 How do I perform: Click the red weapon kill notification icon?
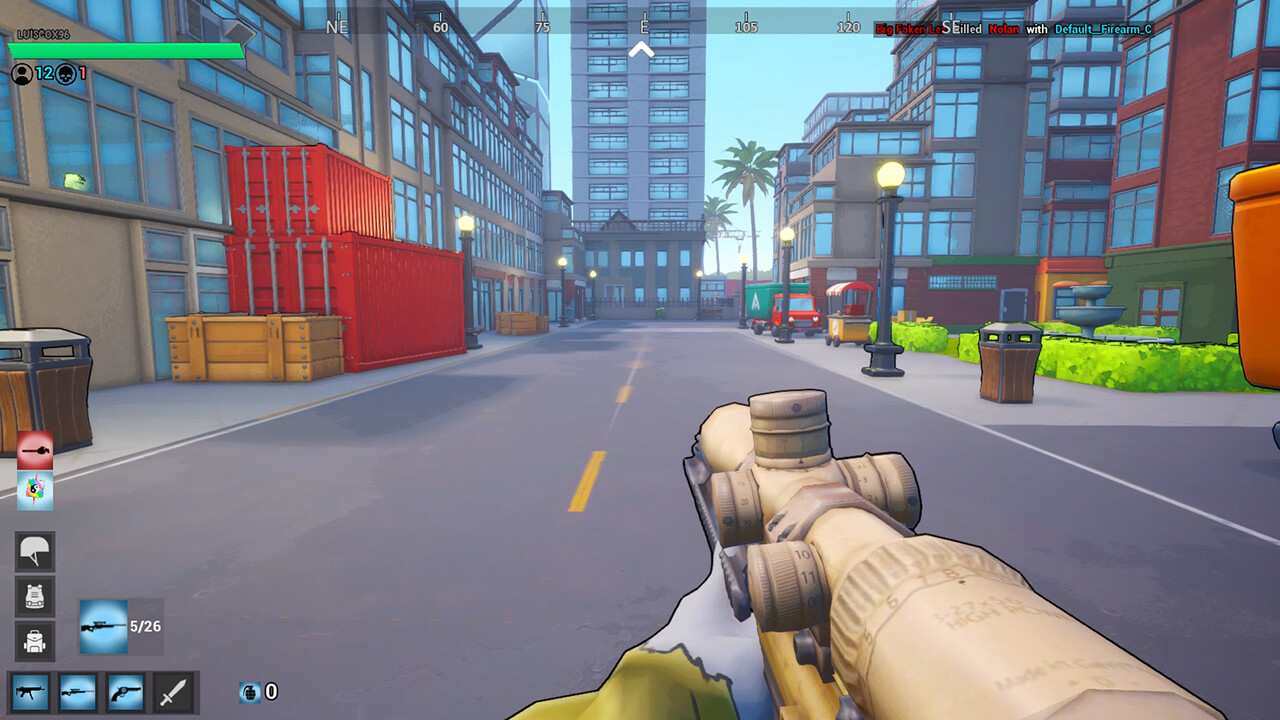37,450
